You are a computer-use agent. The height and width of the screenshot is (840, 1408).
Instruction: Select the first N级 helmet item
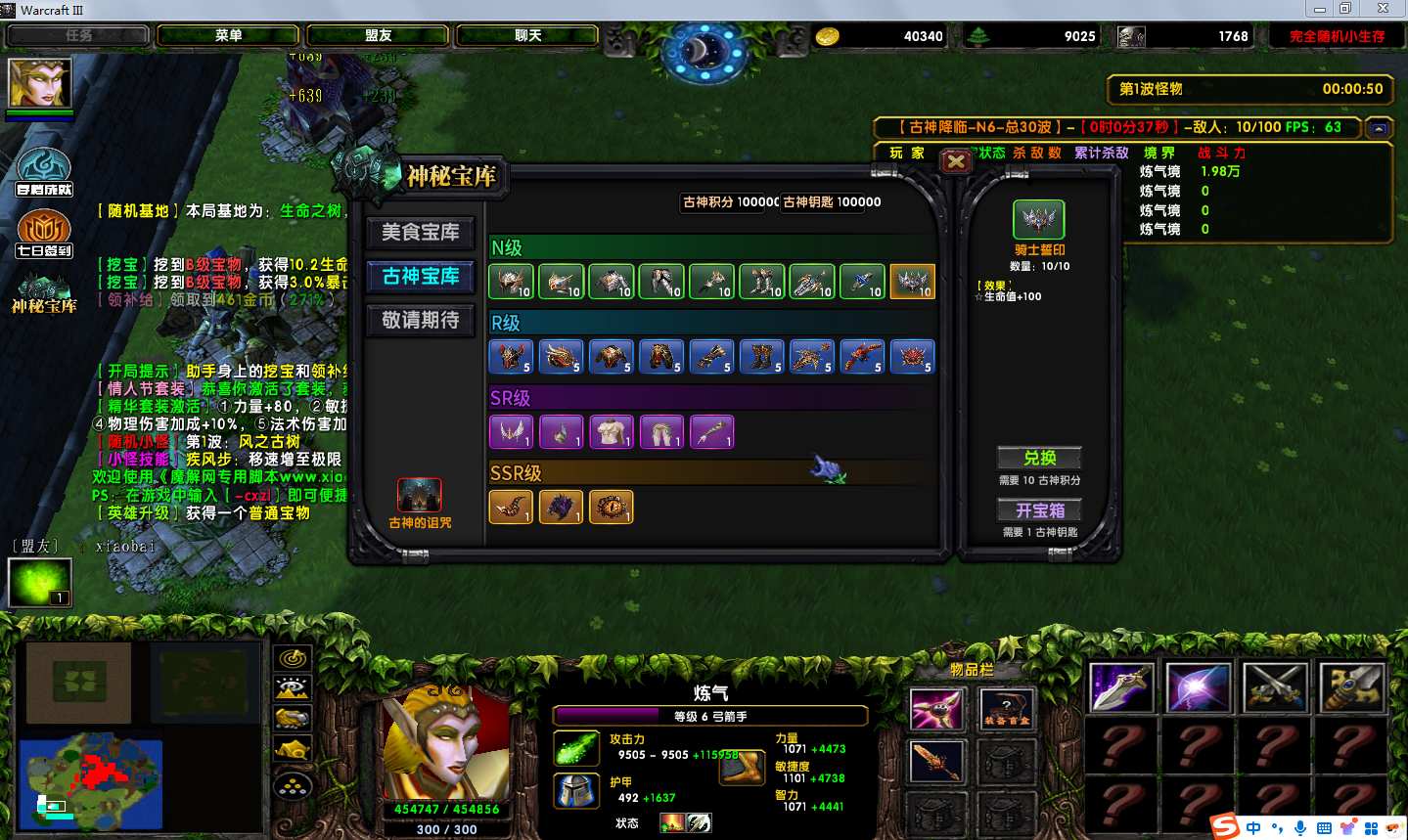click(511, 282)
